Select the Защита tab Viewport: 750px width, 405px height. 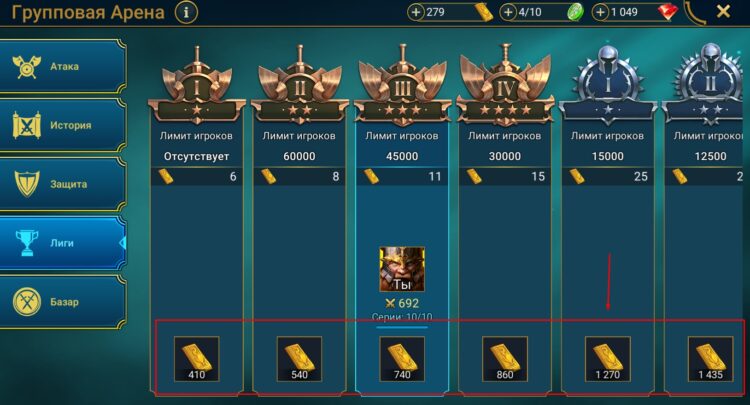tap(65, 184)
